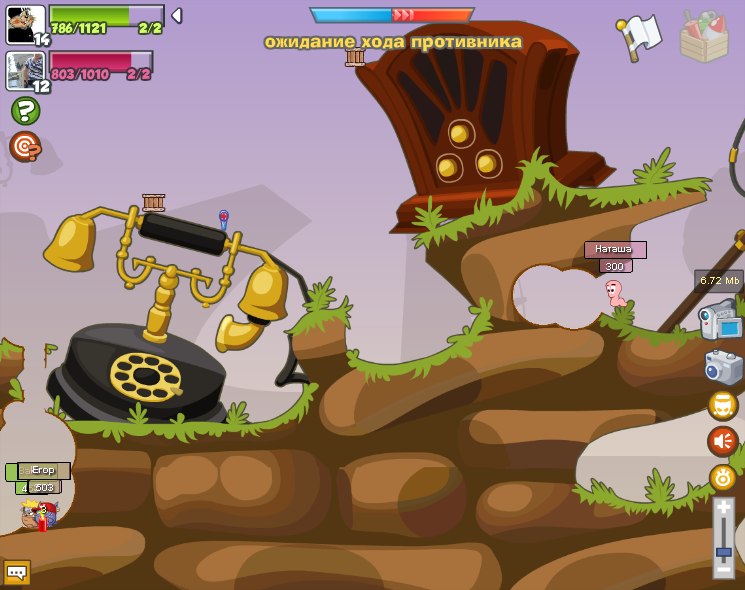This screenshot has width=745, height=590.
Task: Click the green team player avatar
Action: (x=25, y=22)
